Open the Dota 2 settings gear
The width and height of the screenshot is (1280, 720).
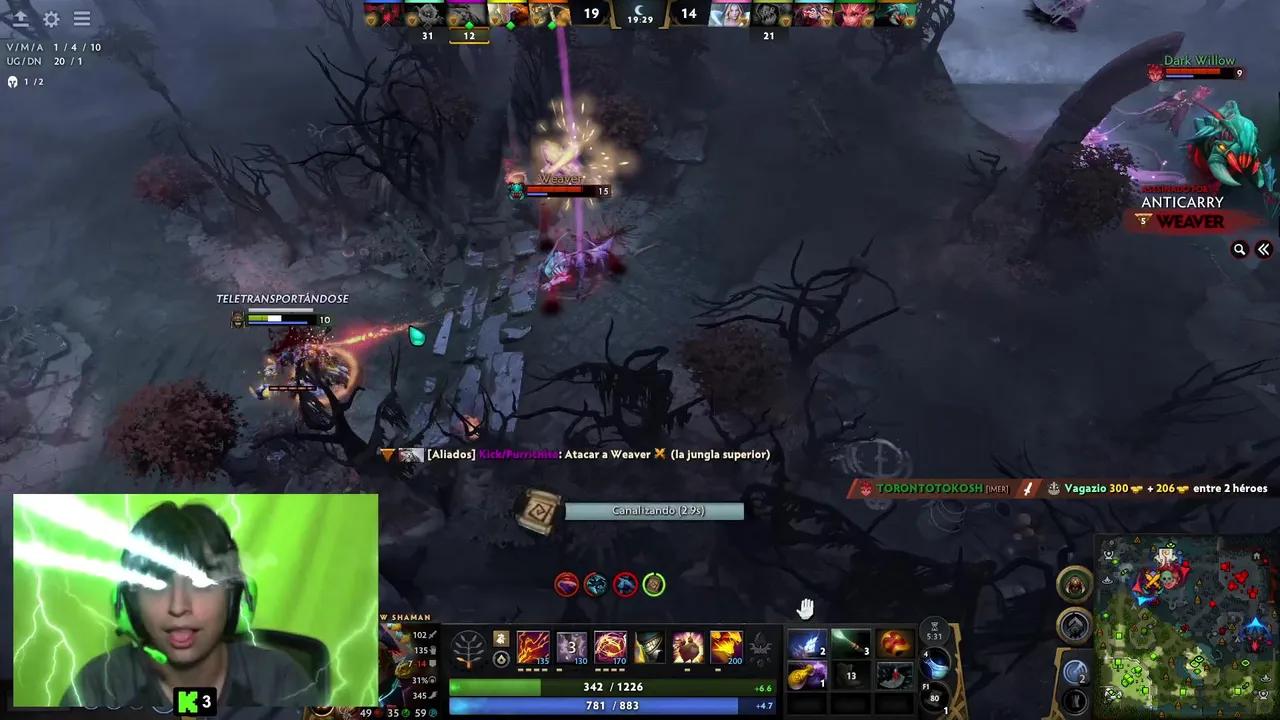[x=51, y=19]
